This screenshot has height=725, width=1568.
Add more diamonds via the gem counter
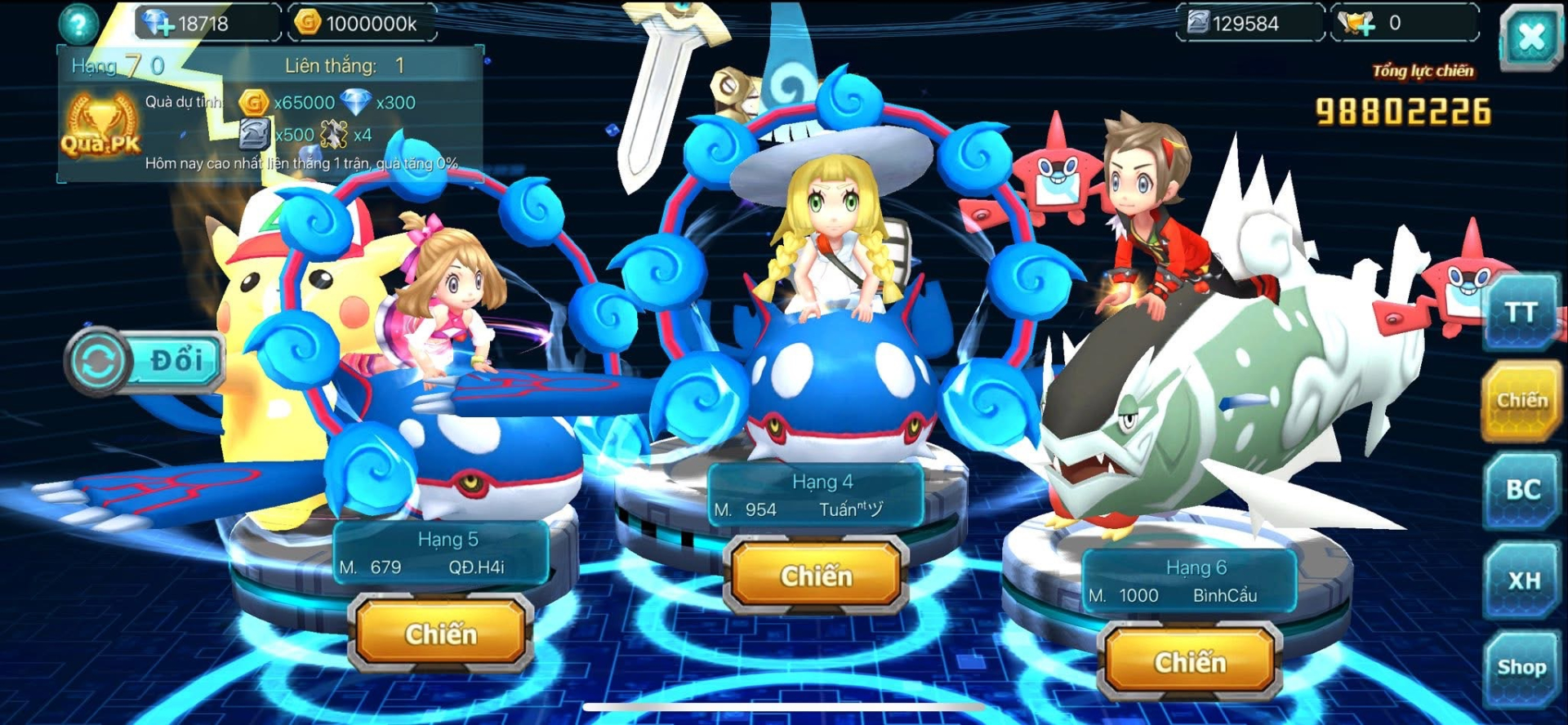click(x=157, y=24)
